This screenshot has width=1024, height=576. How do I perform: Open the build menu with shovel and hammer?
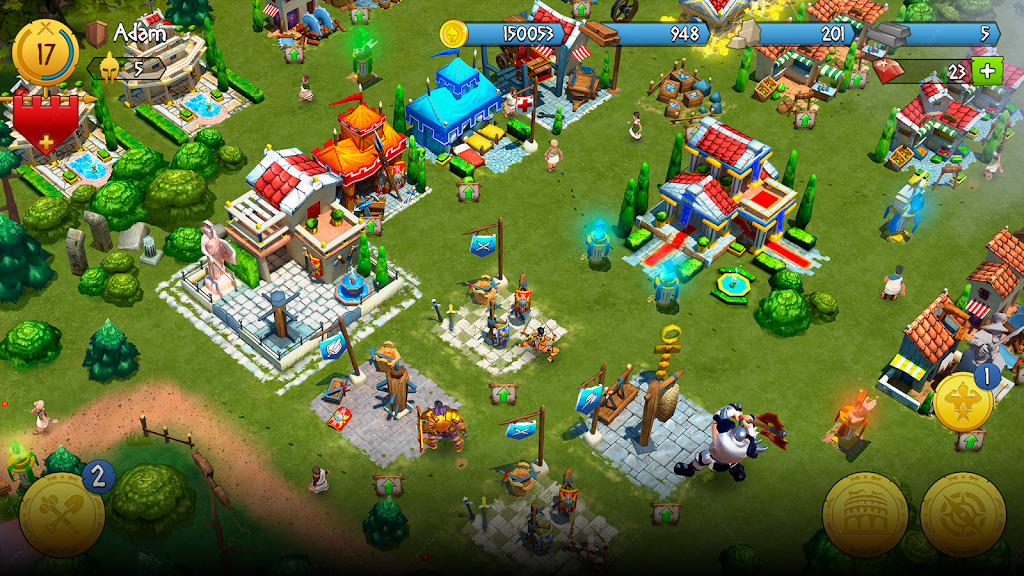click(61, 513)
